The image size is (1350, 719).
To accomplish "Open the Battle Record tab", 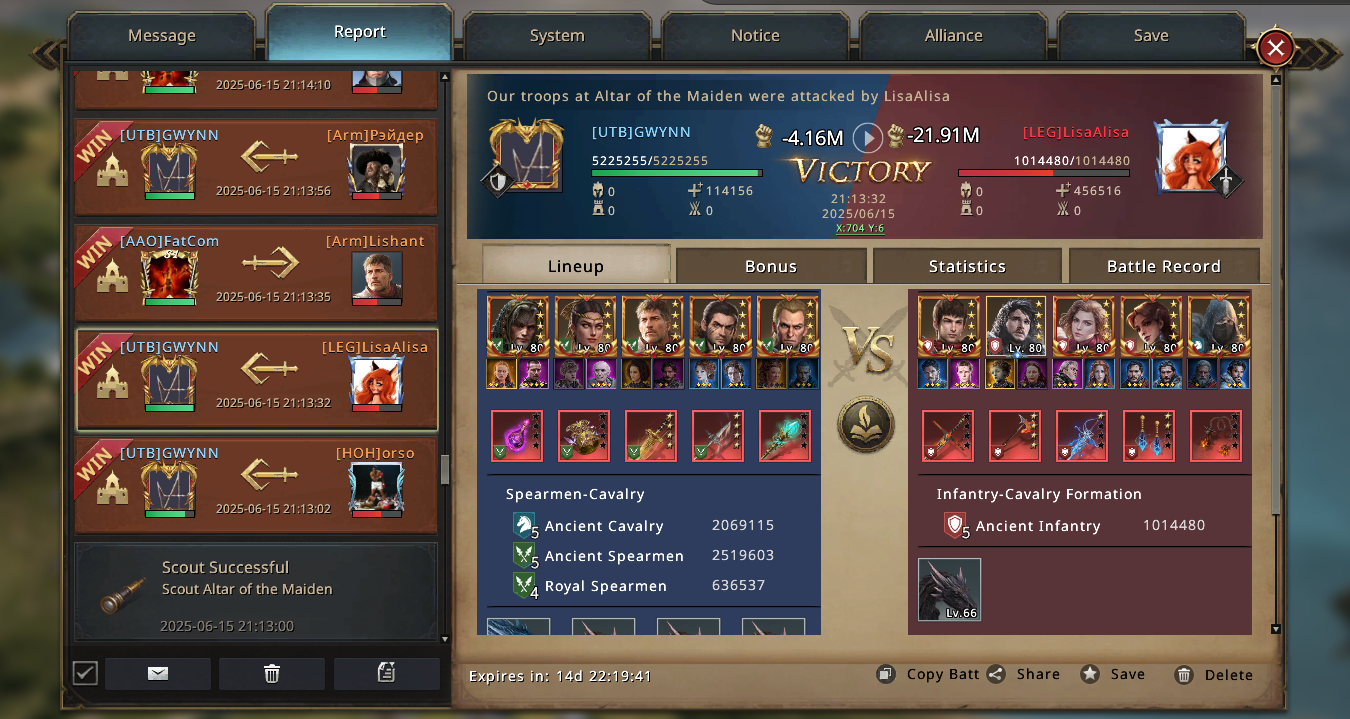I will (1163, 266).
